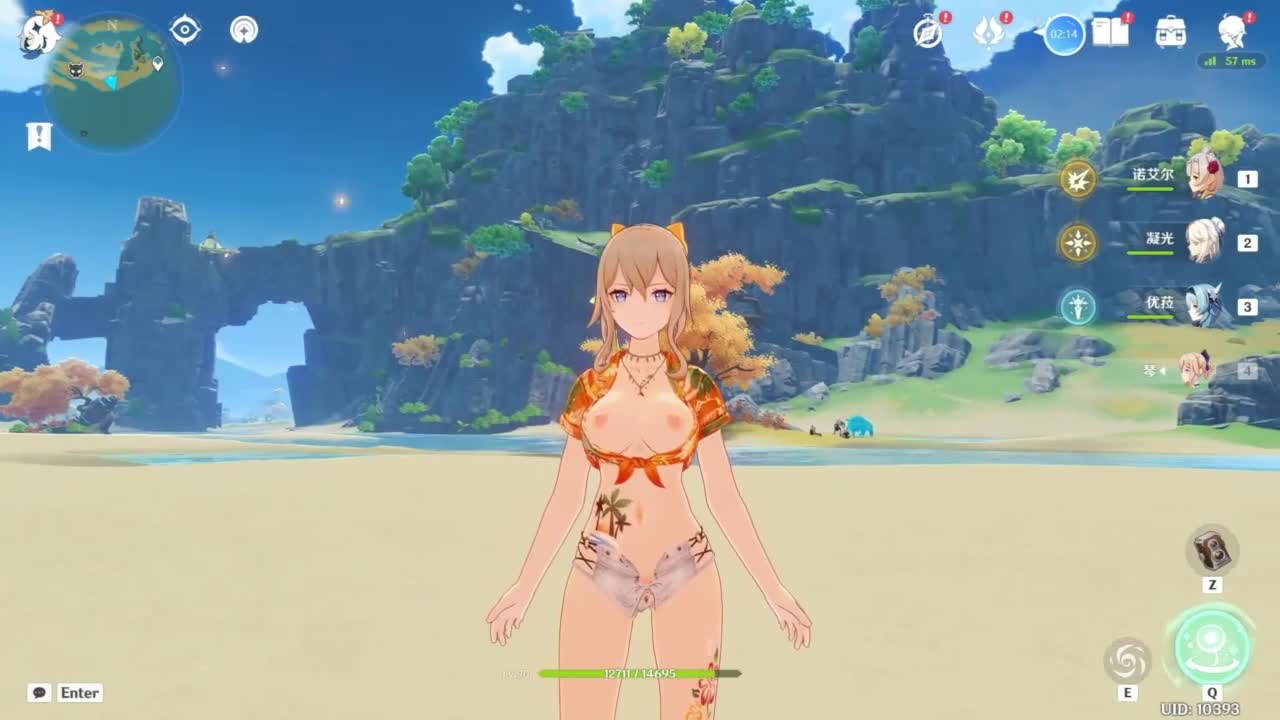Open the battle pass icon
The width and height of the screenshot is (1280, 720).
pos(1064,35)
